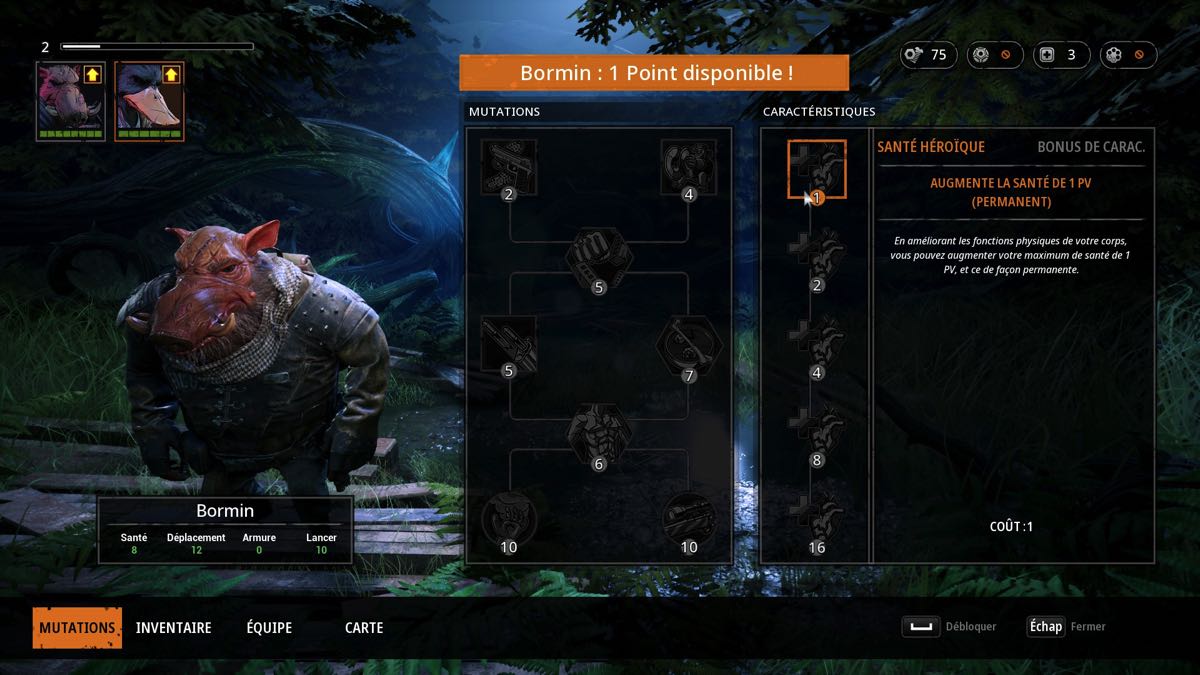Show the Carte tab
Viewport: 1200px width, 675px height.
coord(364,628)
